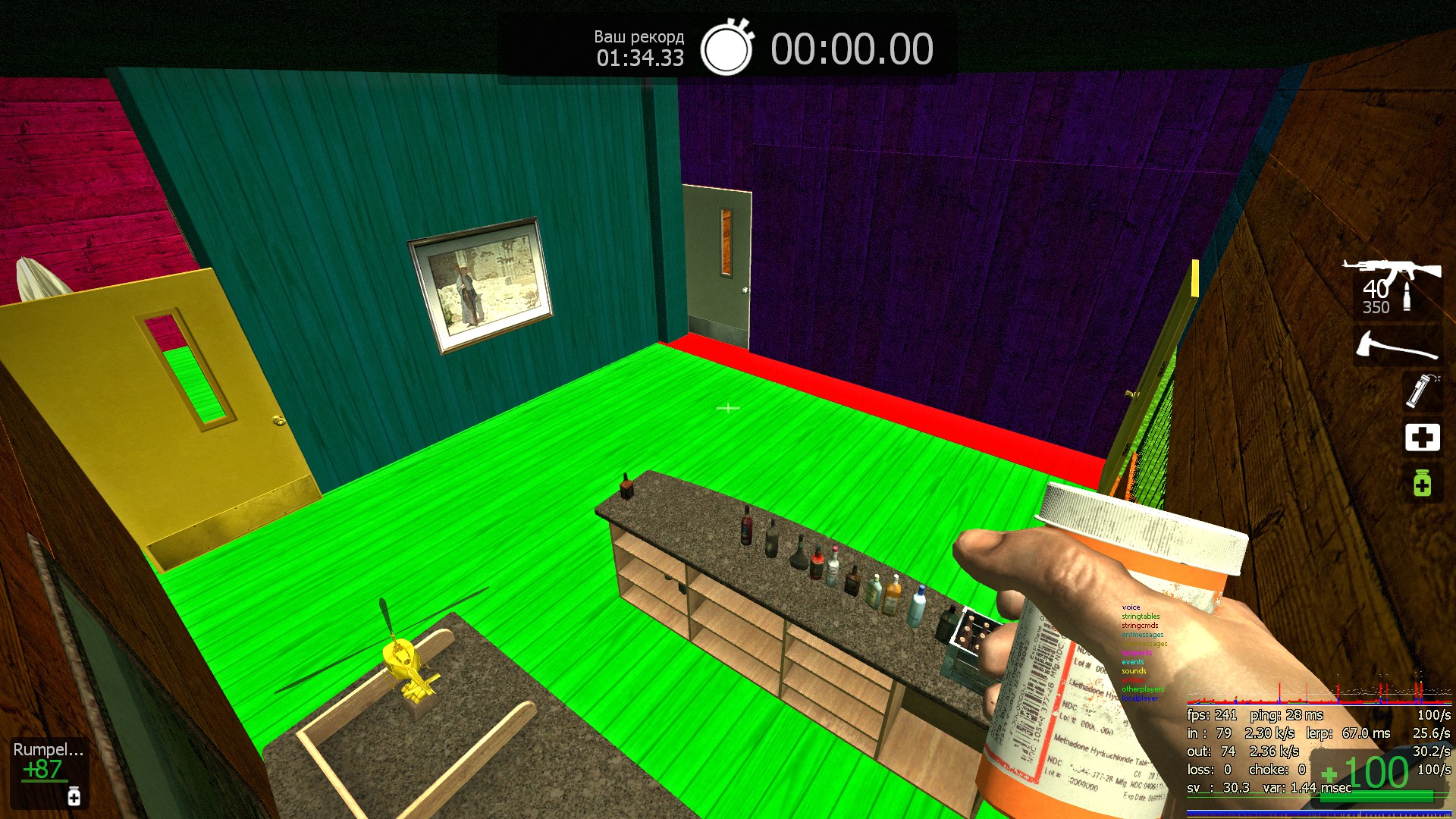1456x819 pixels.
Task: Choose the pipe bomb throwable slot
Action: tap(1422, 391)
